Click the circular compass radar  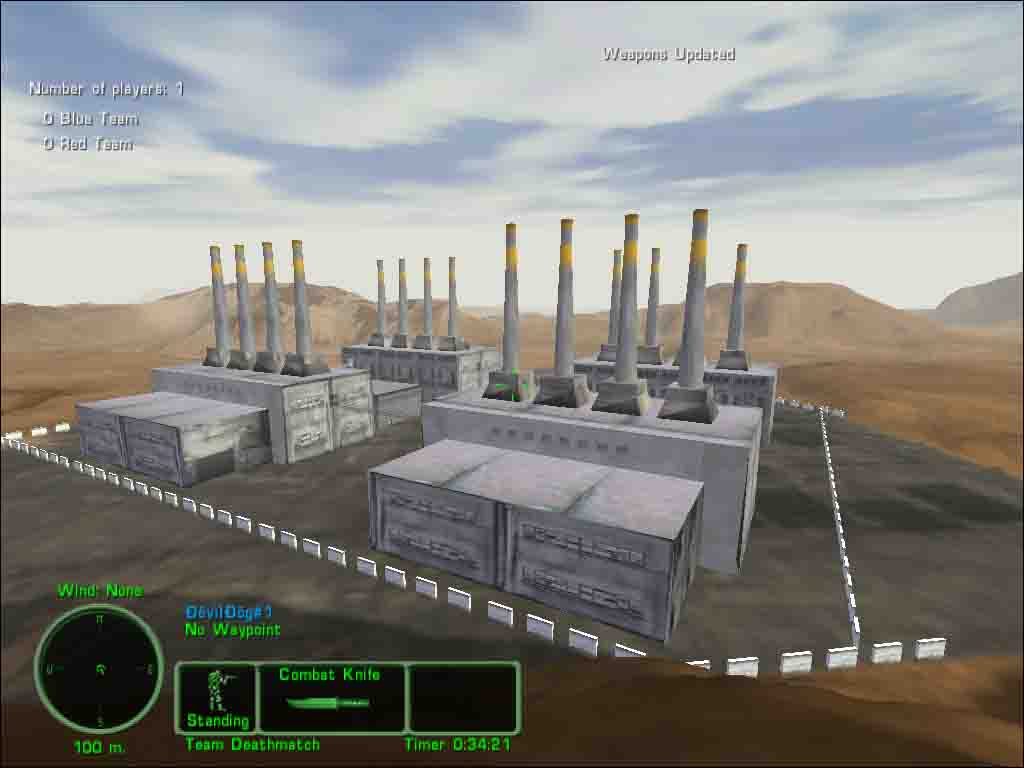pyautogui.click(x=99, y=668)
